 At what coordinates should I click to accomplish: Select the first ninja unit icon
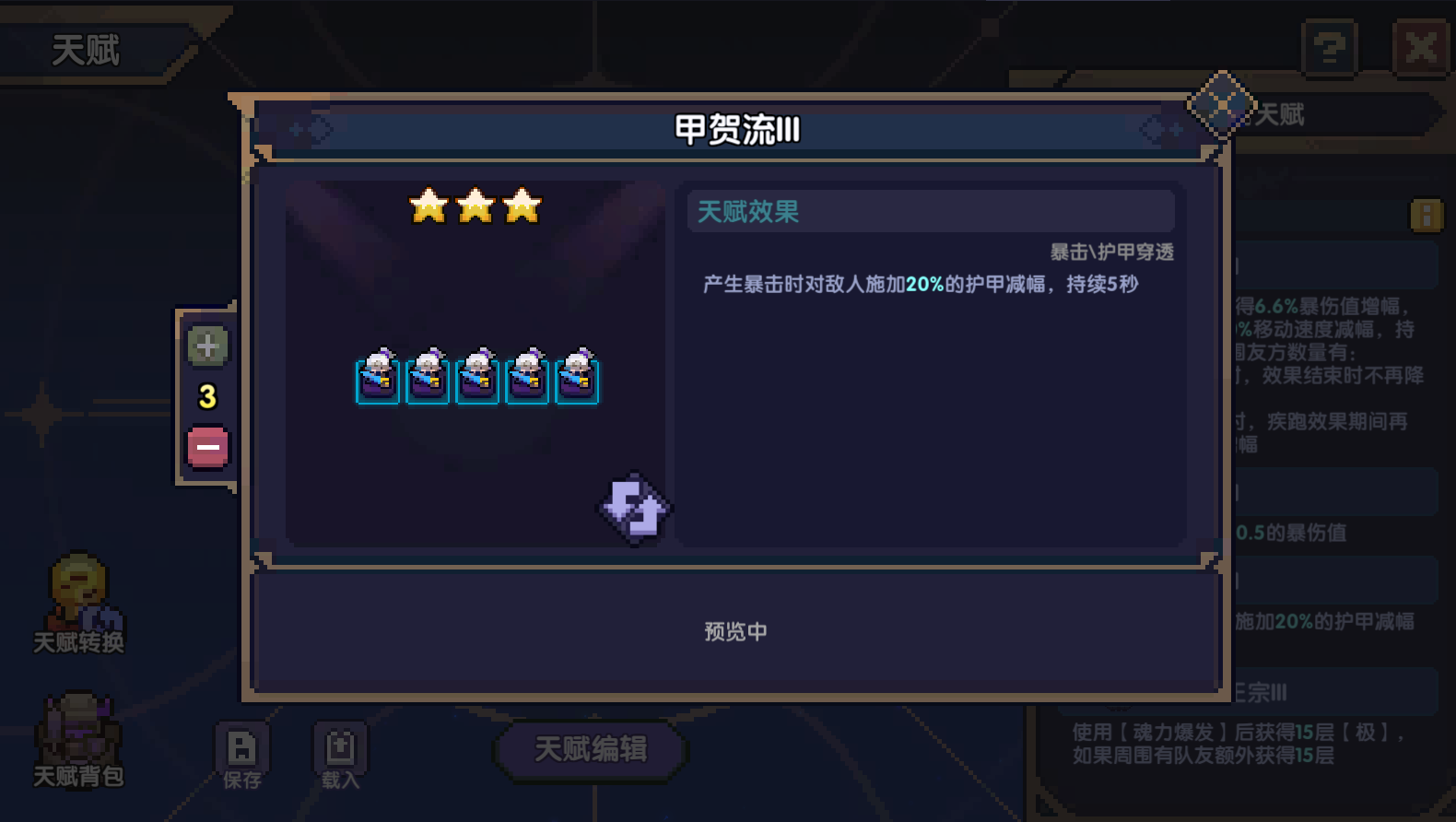click(379, 380)
